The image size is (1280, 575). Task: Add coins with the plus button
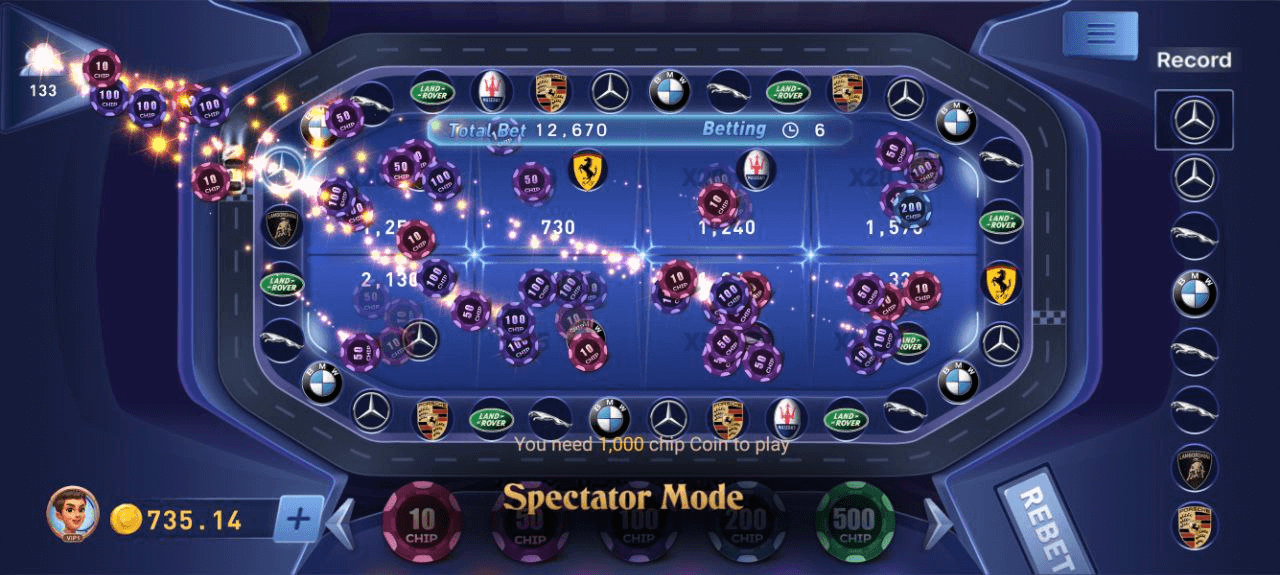click(x=299, y=519)
